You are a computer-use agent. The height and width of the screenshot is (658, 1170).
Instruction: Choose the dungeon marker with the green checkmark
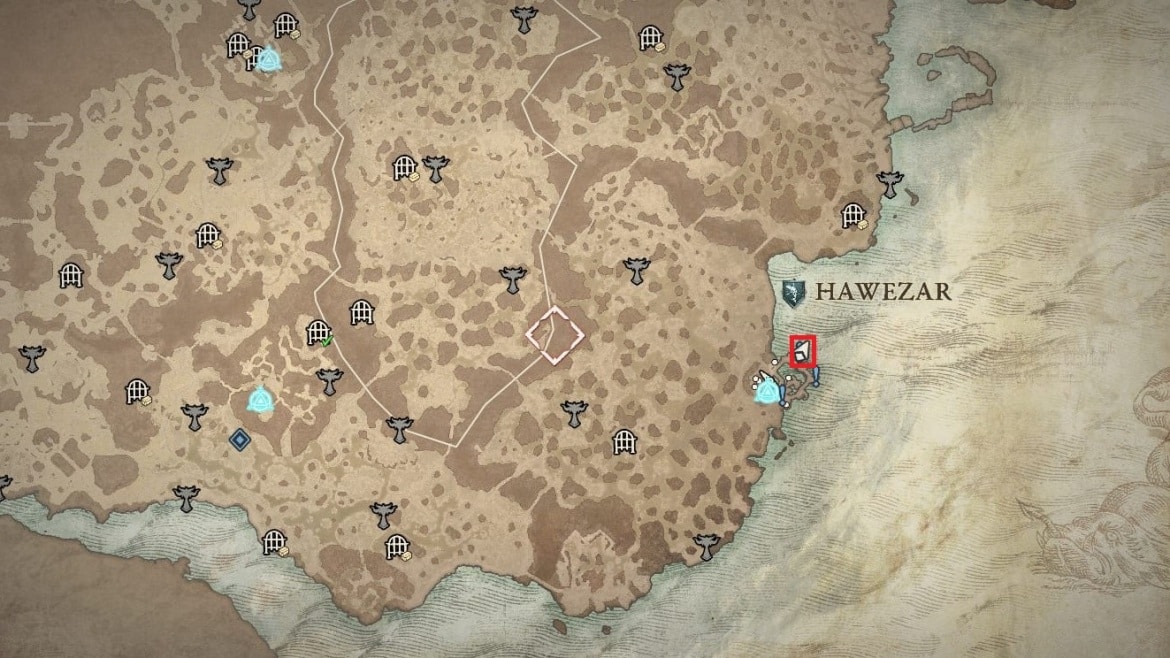point(318,331)
